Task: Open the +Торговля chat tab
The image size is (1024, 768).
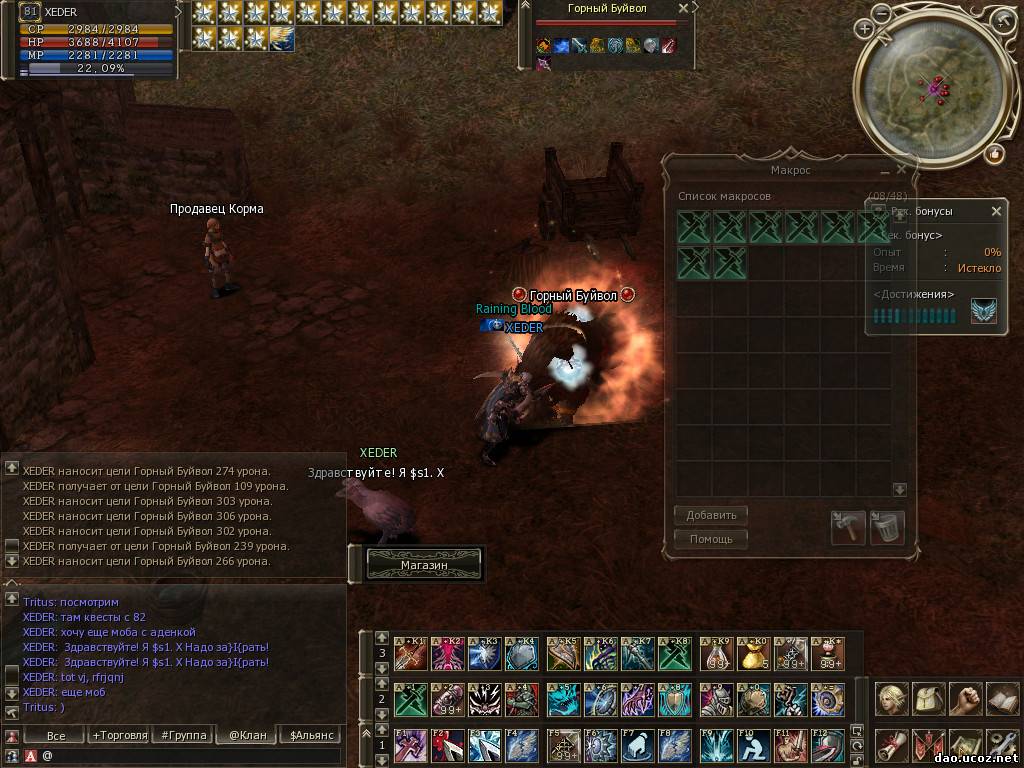Action: (118, 735)
